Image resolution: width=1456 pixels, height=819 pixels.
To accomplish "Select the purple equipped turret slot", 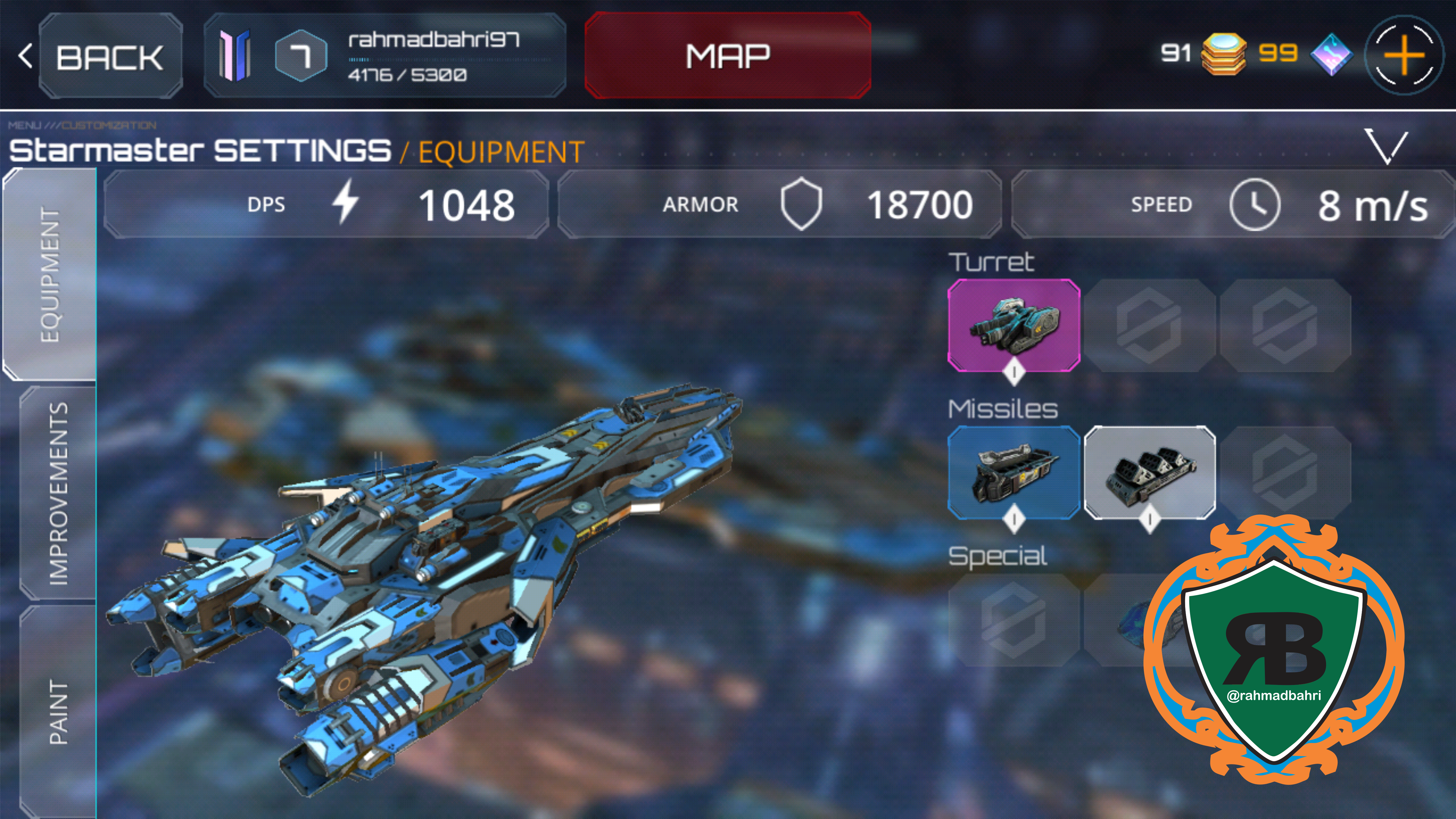I will click(x=1013, y=325).
